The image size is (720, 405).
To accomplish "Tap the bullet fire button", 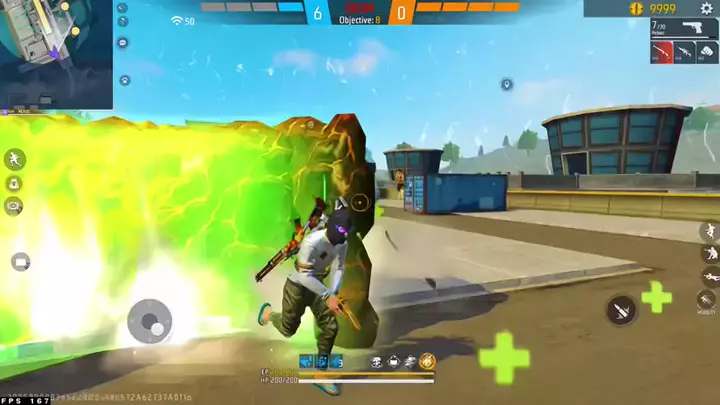I will pyautogui.click(x=621, y=311).
